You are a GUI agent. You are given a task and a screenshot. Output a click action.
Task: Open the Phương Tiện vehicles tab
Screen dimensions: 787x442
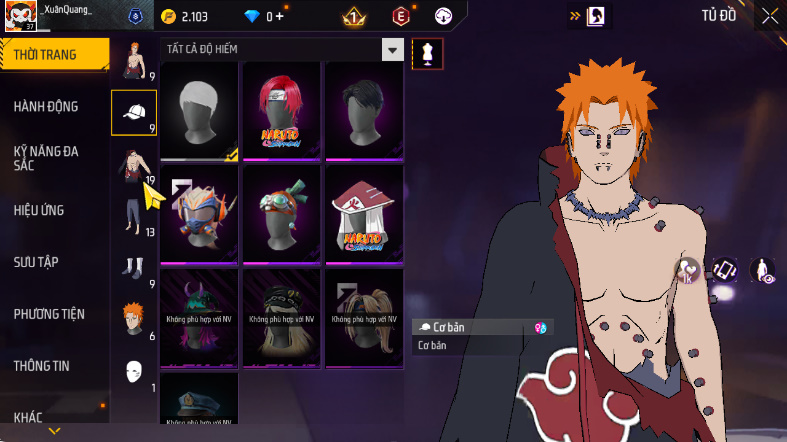pyautogui.click(x=49, y=314)
